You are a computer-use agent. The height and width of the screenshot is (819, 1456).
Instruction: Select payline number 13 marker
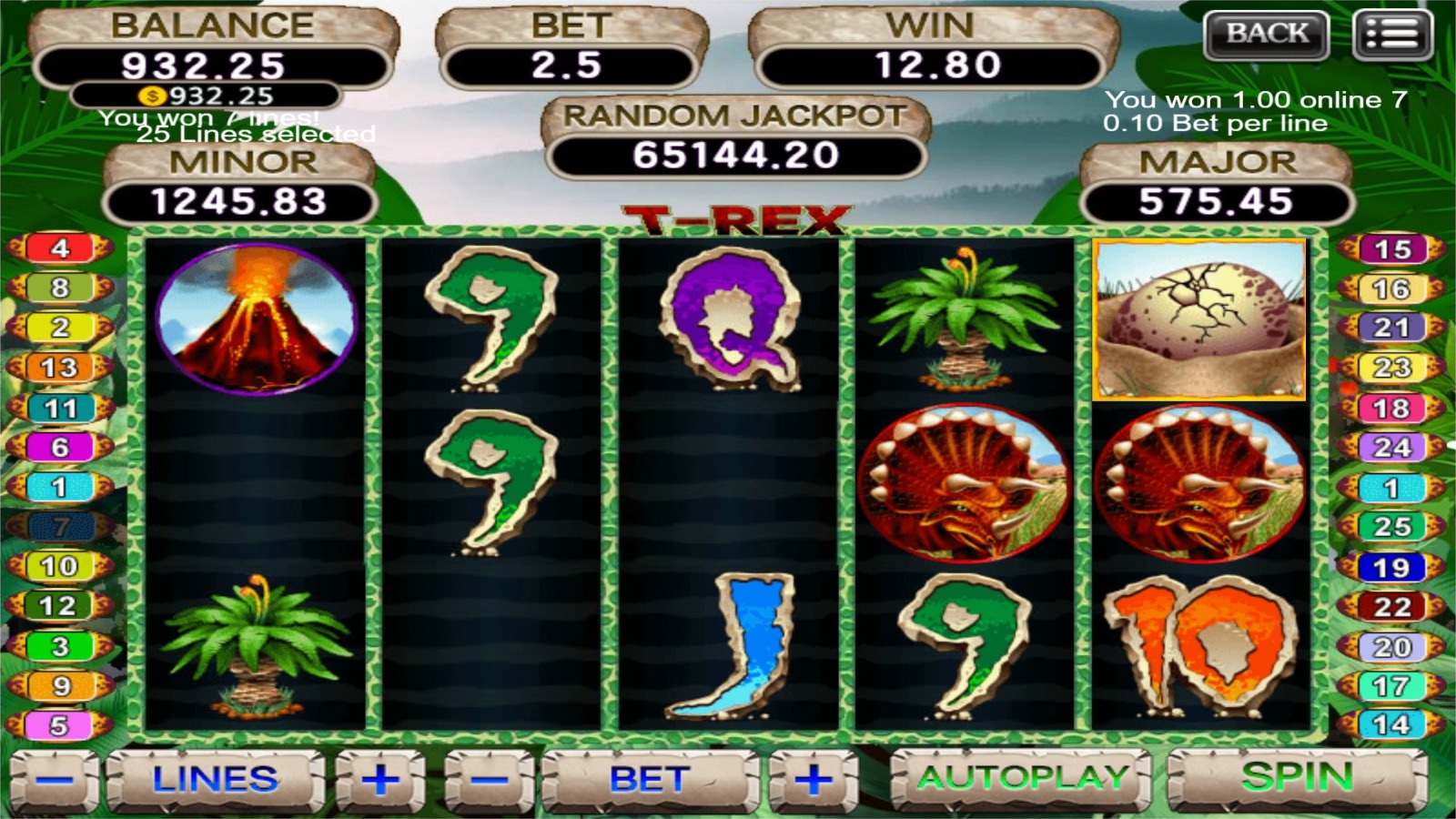point(60,368)
